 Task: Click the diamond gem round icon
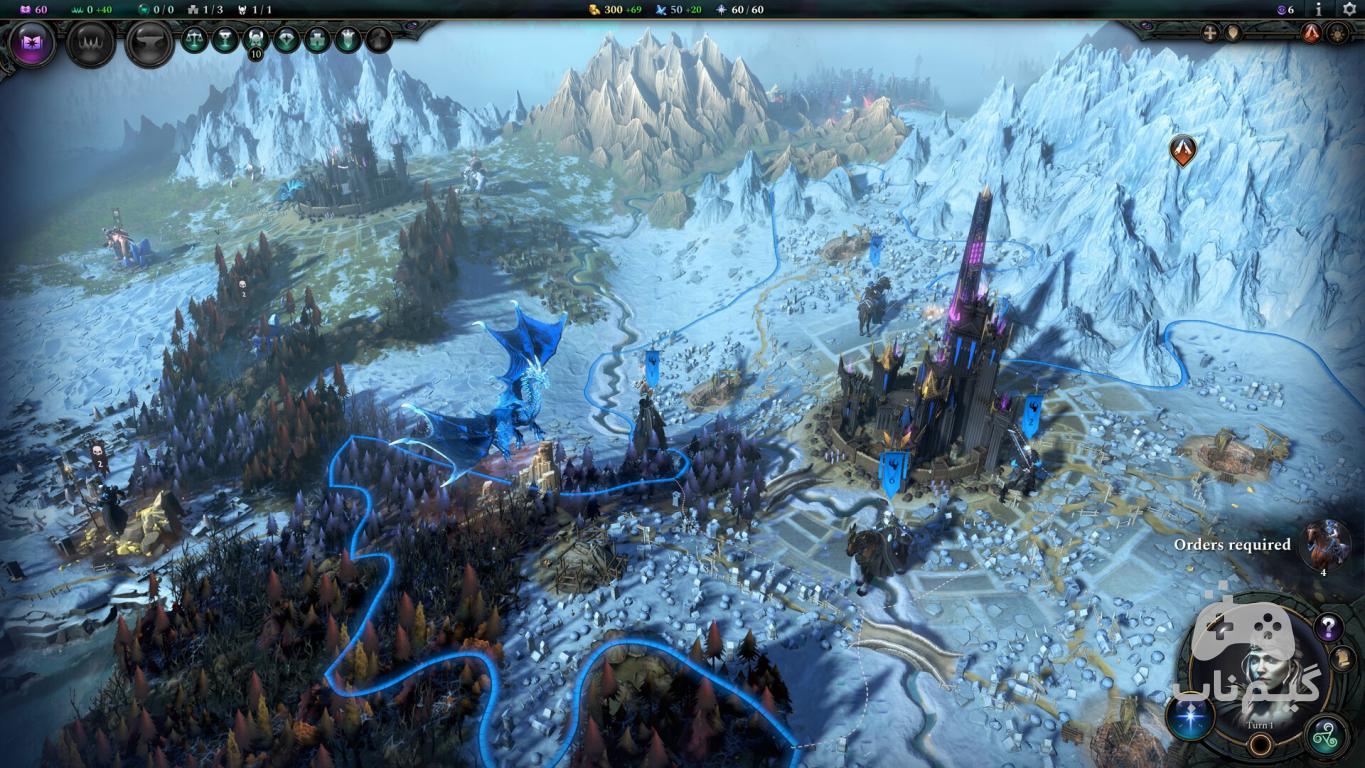[287, 40]
